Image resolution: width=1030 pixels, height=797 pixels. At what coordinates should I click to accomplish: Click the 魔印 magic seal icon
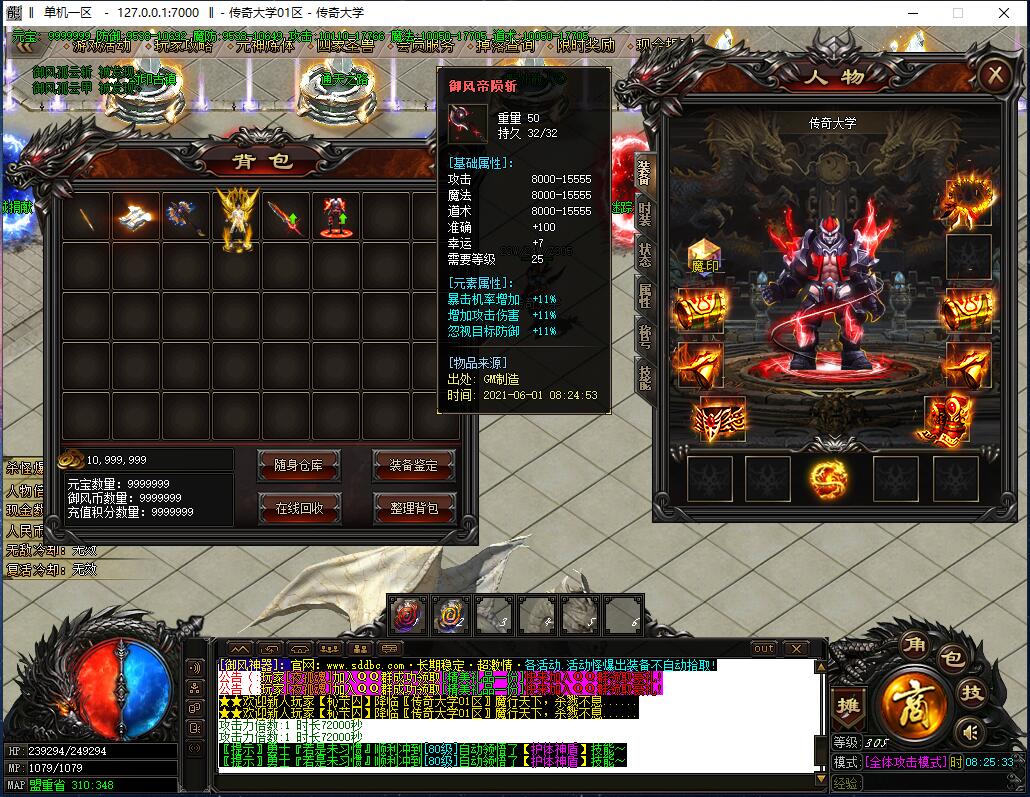coord(705,257)
